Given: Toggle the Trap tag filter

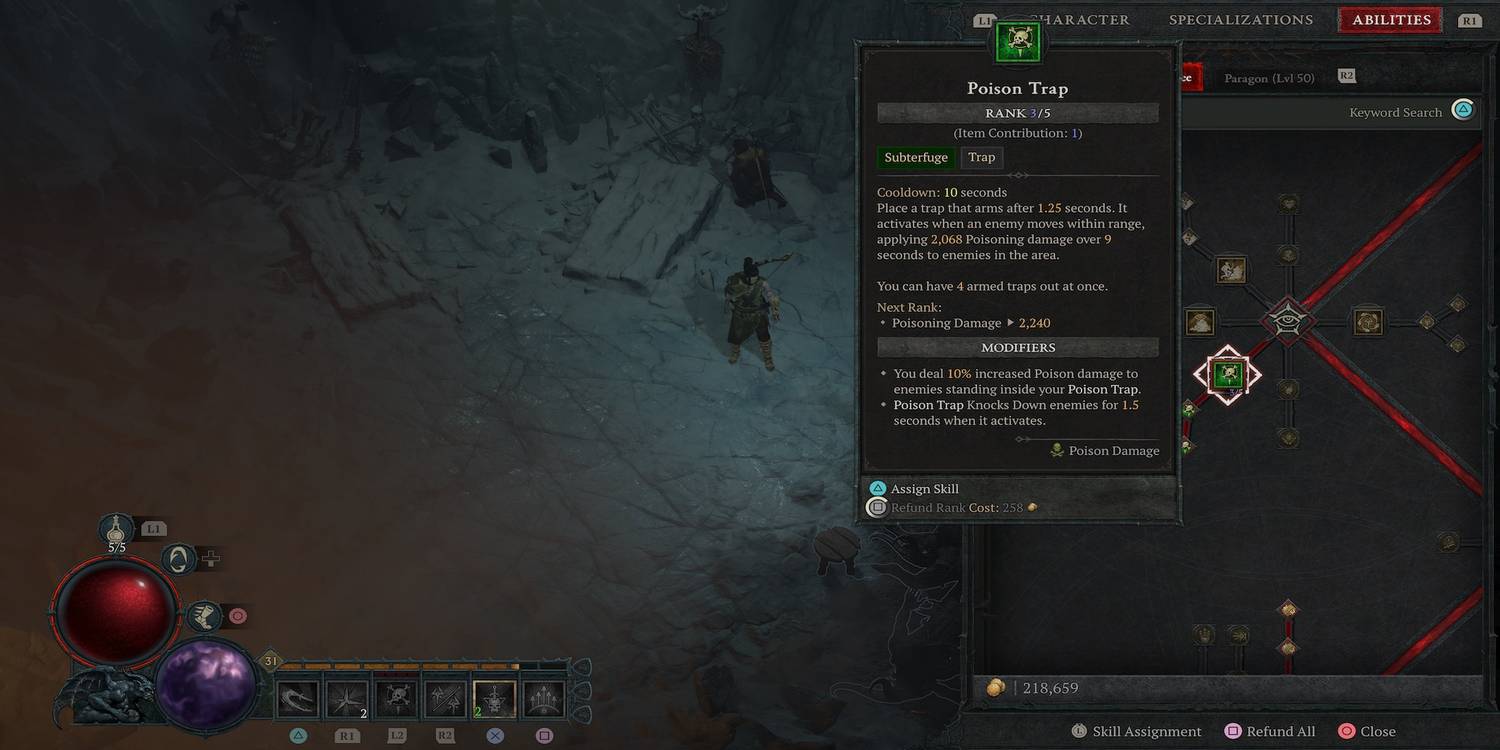Looking at the screenshot, I should tap(980, 157).
